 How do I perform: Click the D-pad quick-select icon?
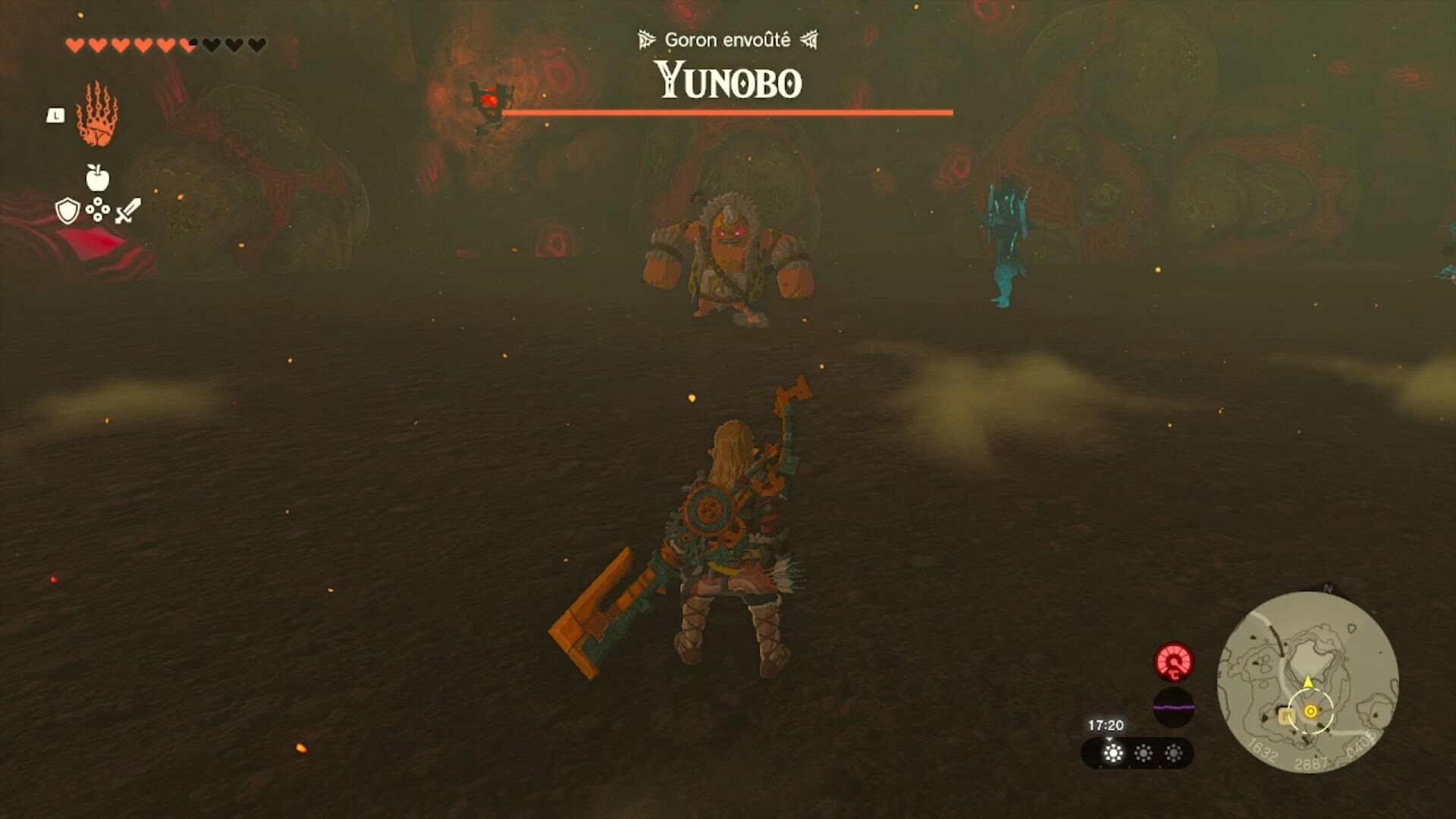96,213
